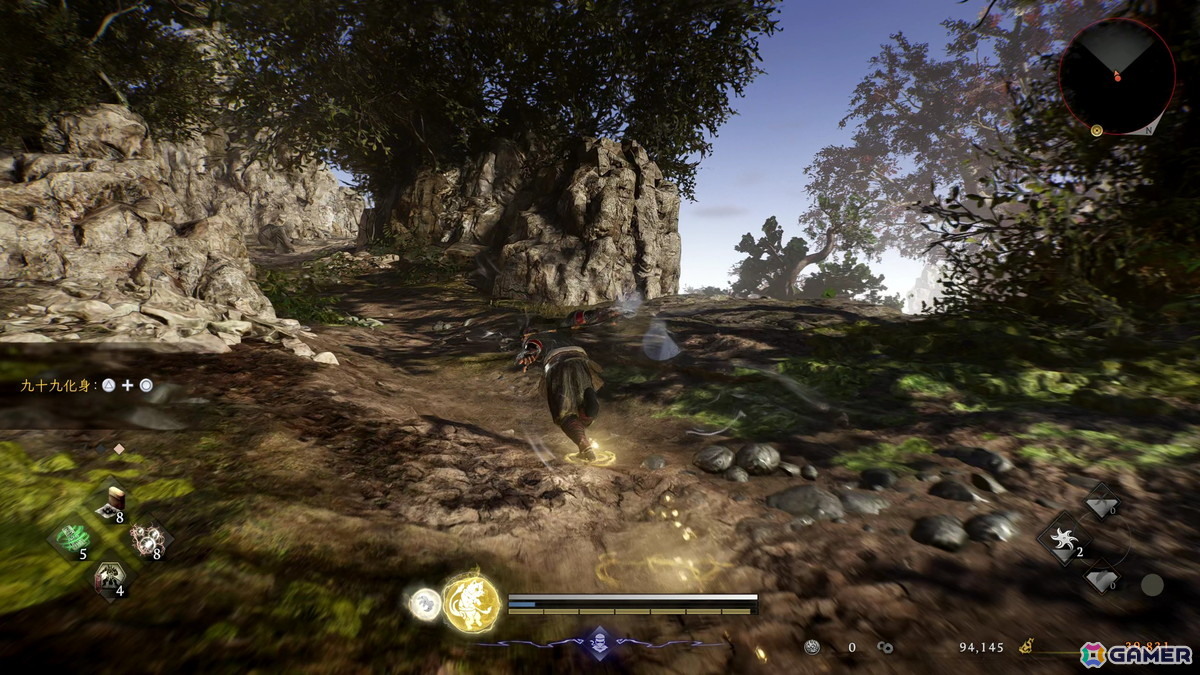Select the armored figure item with count 4
Image resolution: width=1200 pixels, height=675 pixels.
pyautogui.click(x=110, y=578)
